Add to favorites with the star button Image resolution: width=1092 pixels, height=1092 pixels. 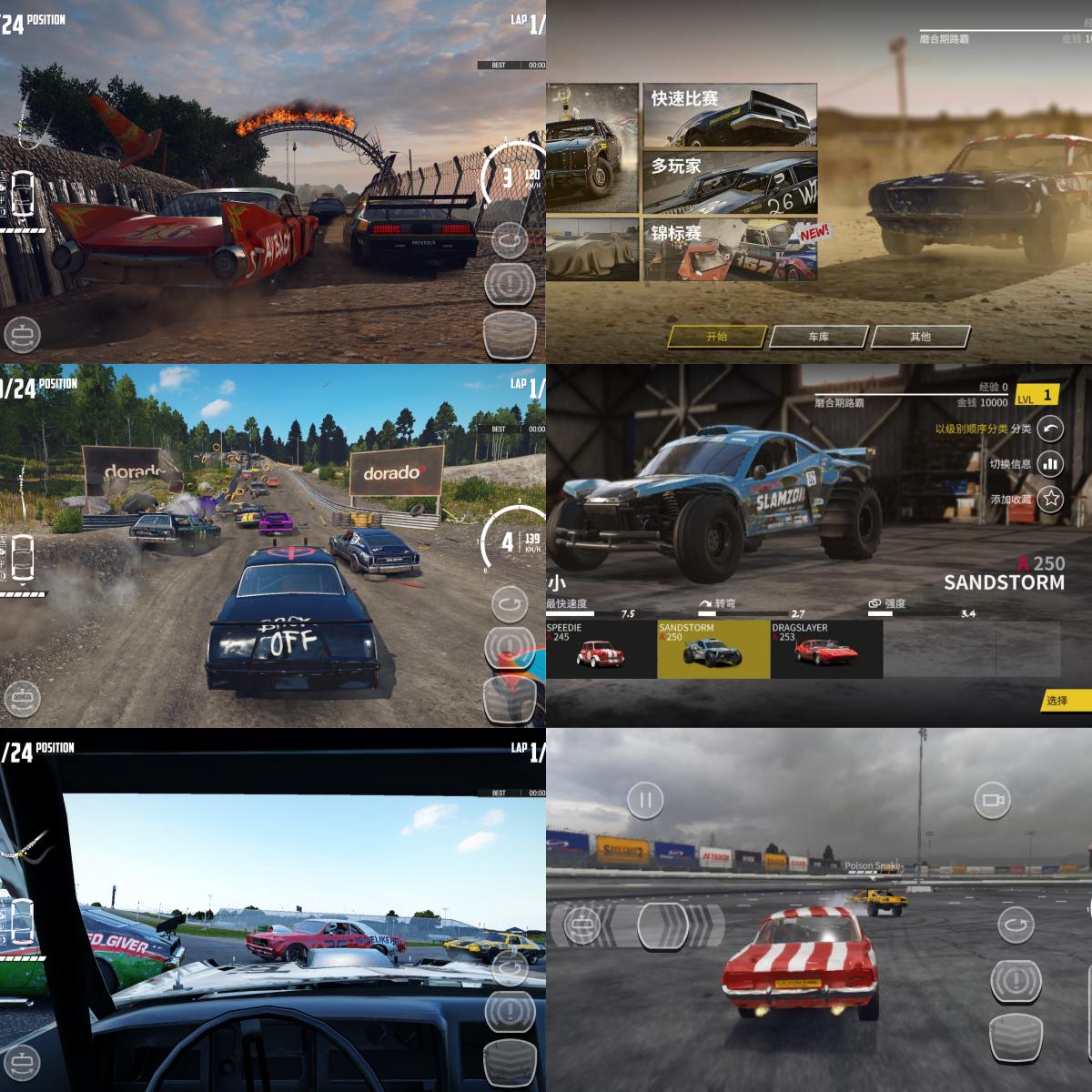click(1051, 499)
